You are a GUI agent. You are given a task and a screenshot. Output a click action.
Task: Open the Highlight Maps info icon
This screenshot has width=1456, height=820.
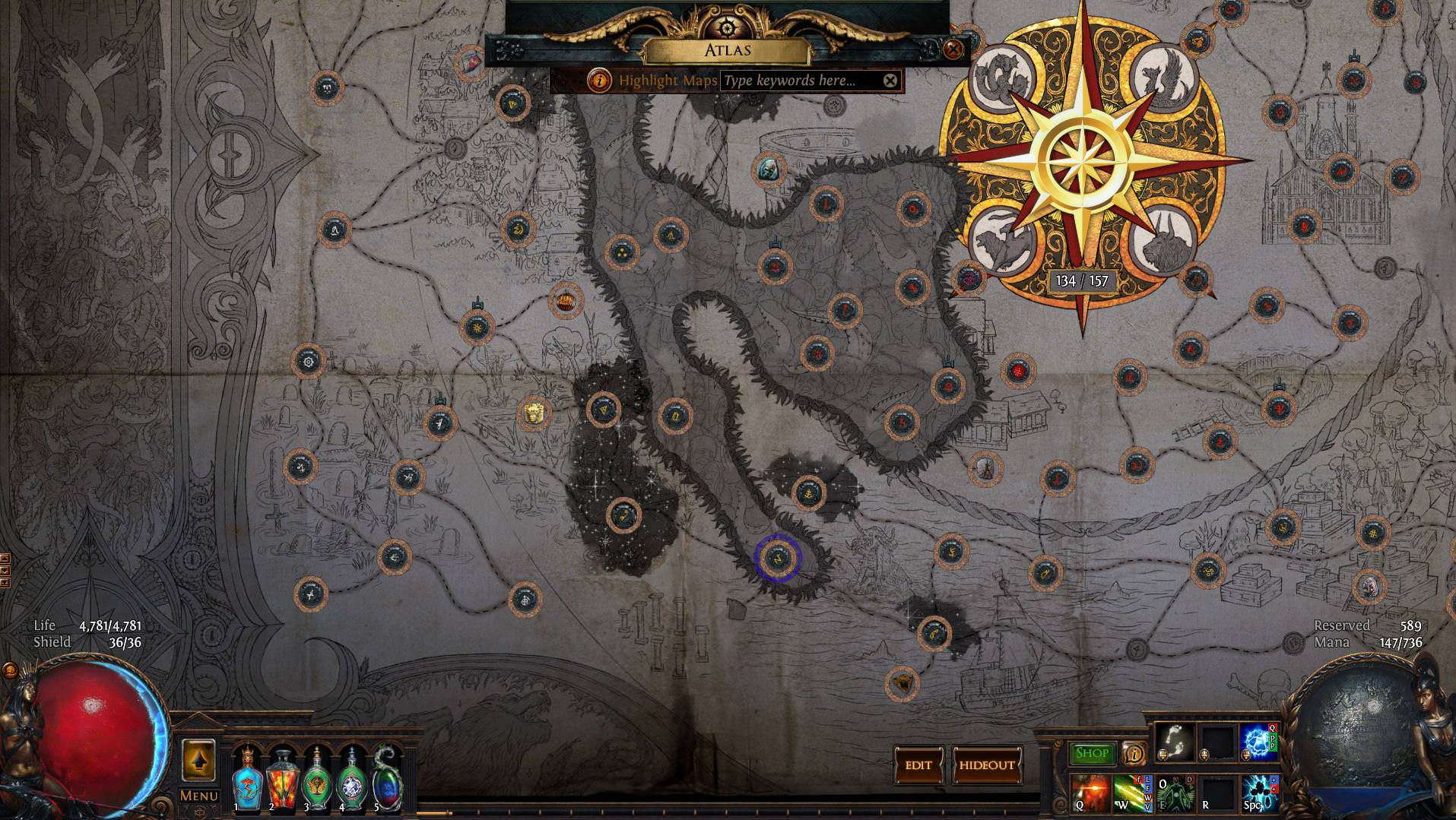pyautogui.click(x=601, y=80)
